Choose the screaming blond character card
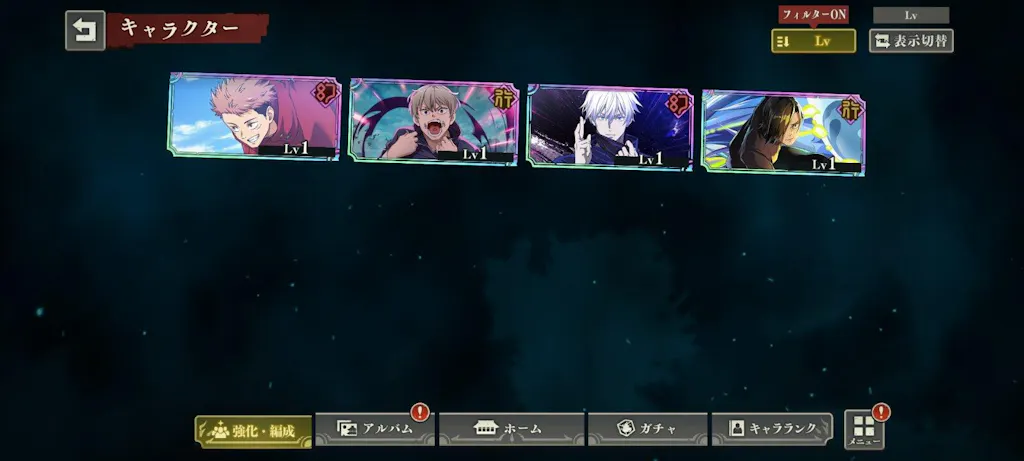Screen dimensions: 1024x461 [x=433, y=121]
